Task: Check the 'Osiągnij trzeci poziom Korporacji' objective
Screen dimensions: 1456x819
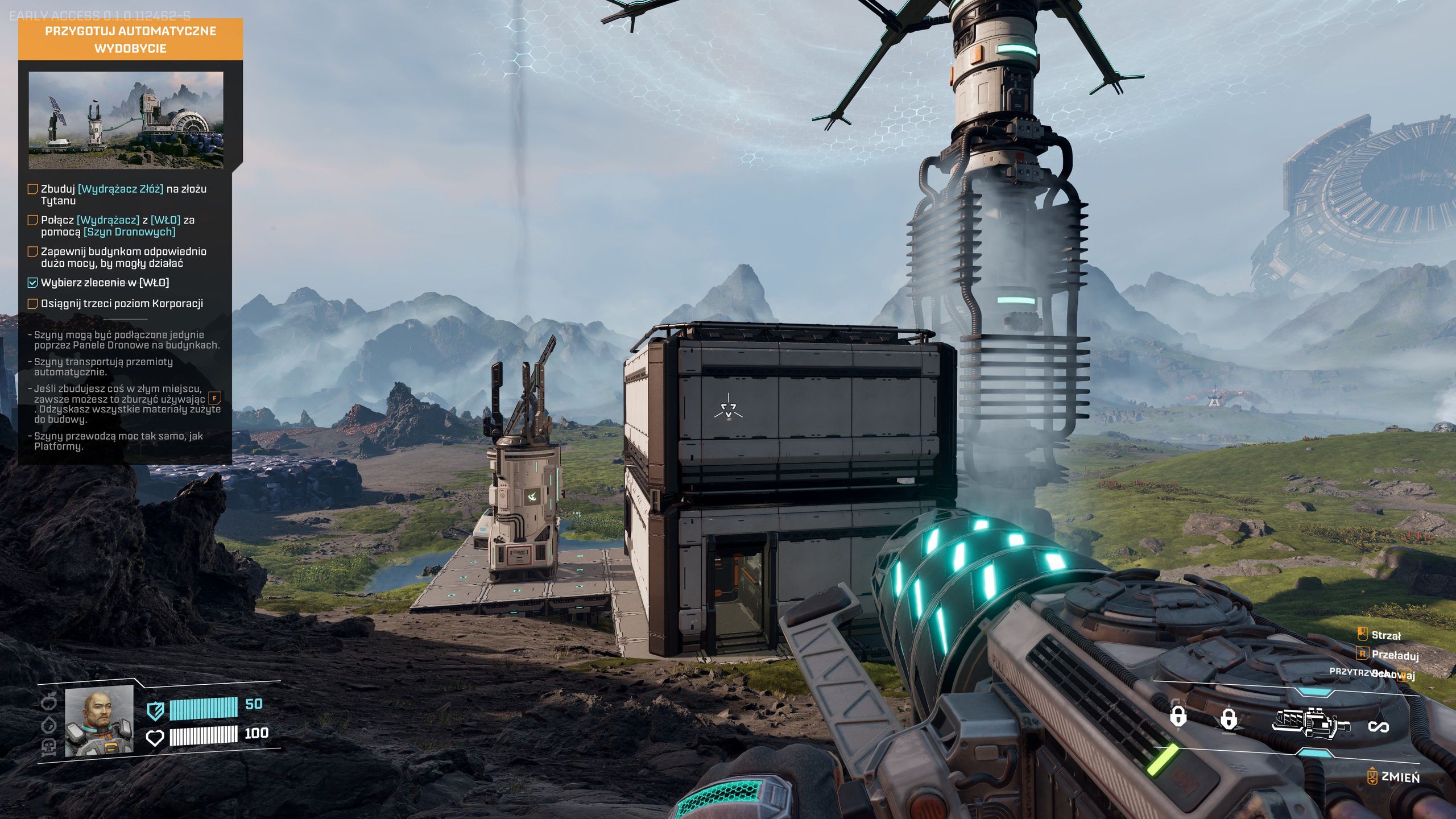Action: tap(32, 305)
